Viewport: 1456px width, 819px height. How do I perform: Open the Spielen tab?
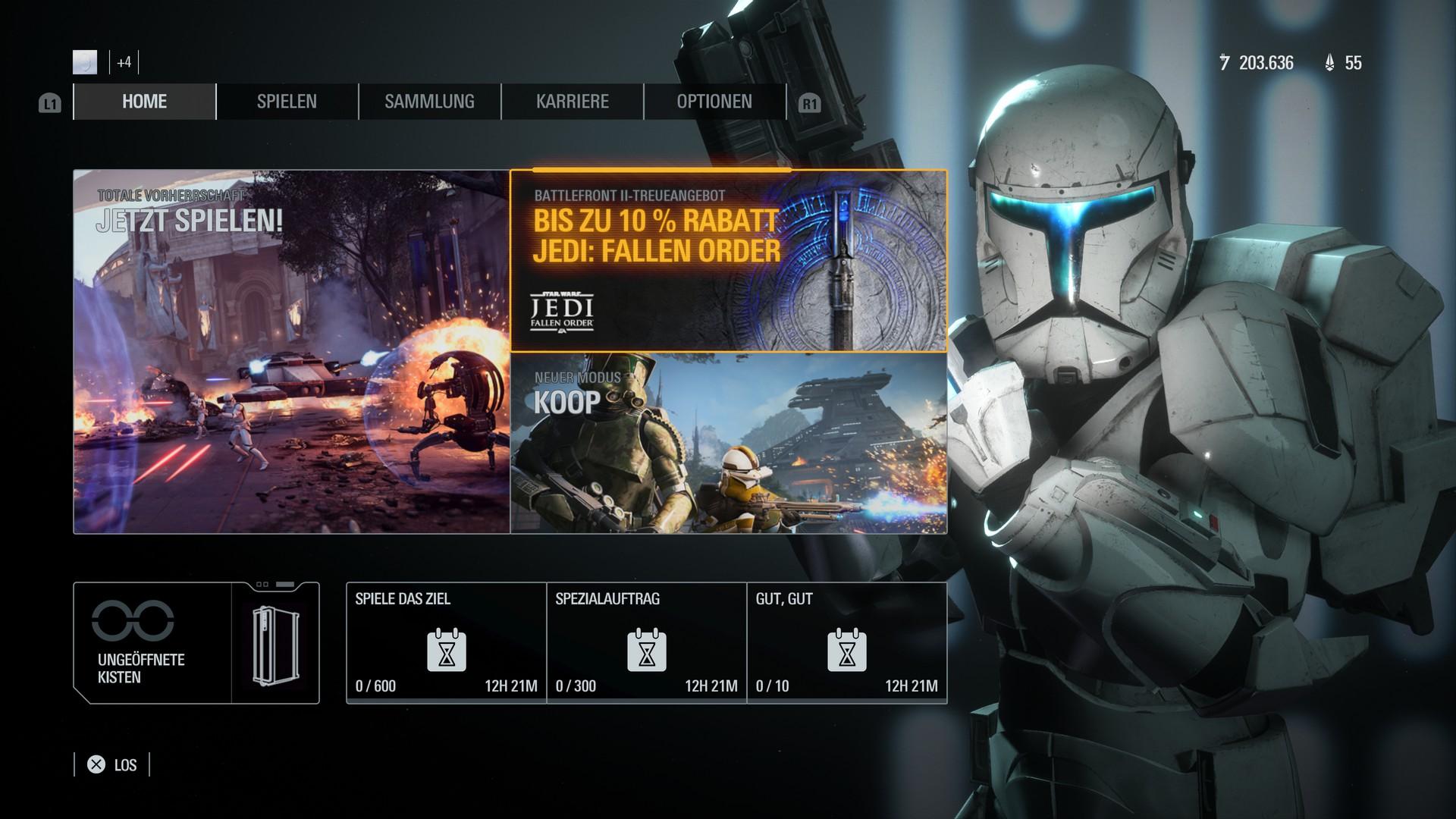click(287, 102)
